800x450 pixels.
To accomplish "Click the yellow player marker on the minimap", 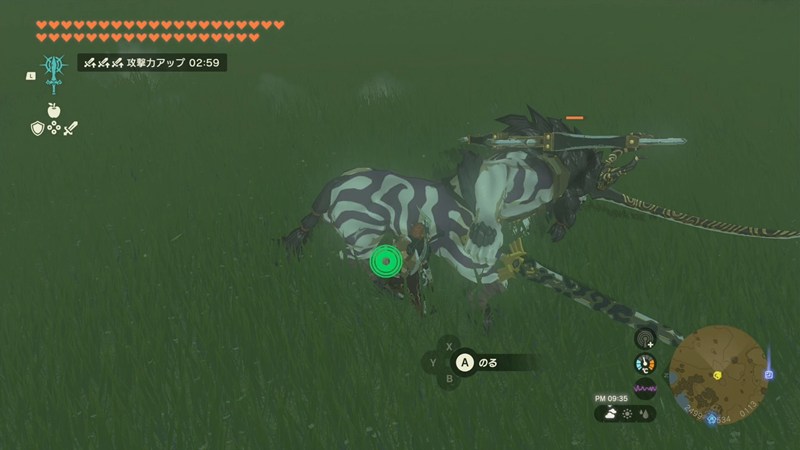I will coord(717,375).
